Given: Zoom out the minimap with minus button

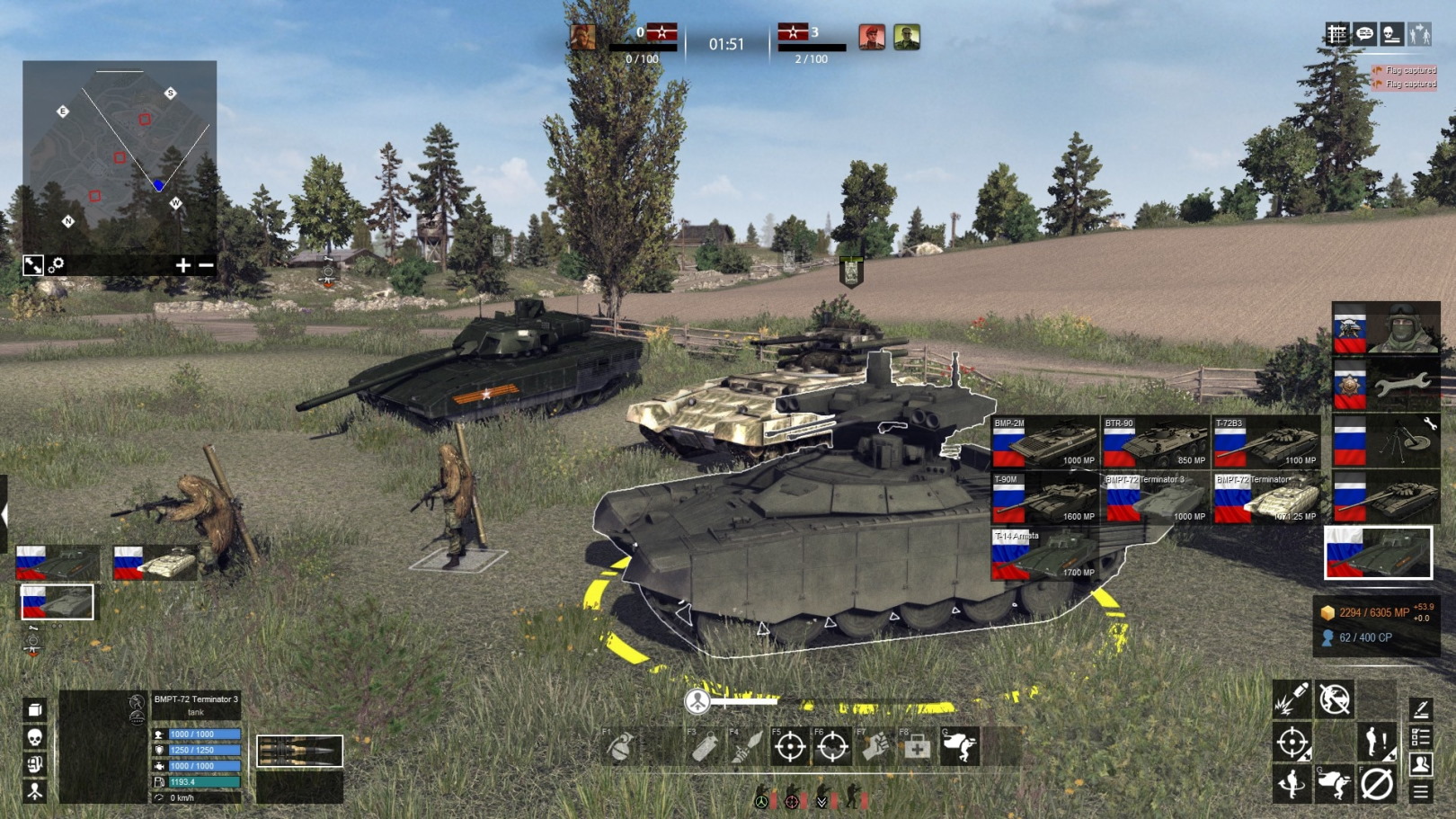Looking at the screenshot, I should click(206, 265).
